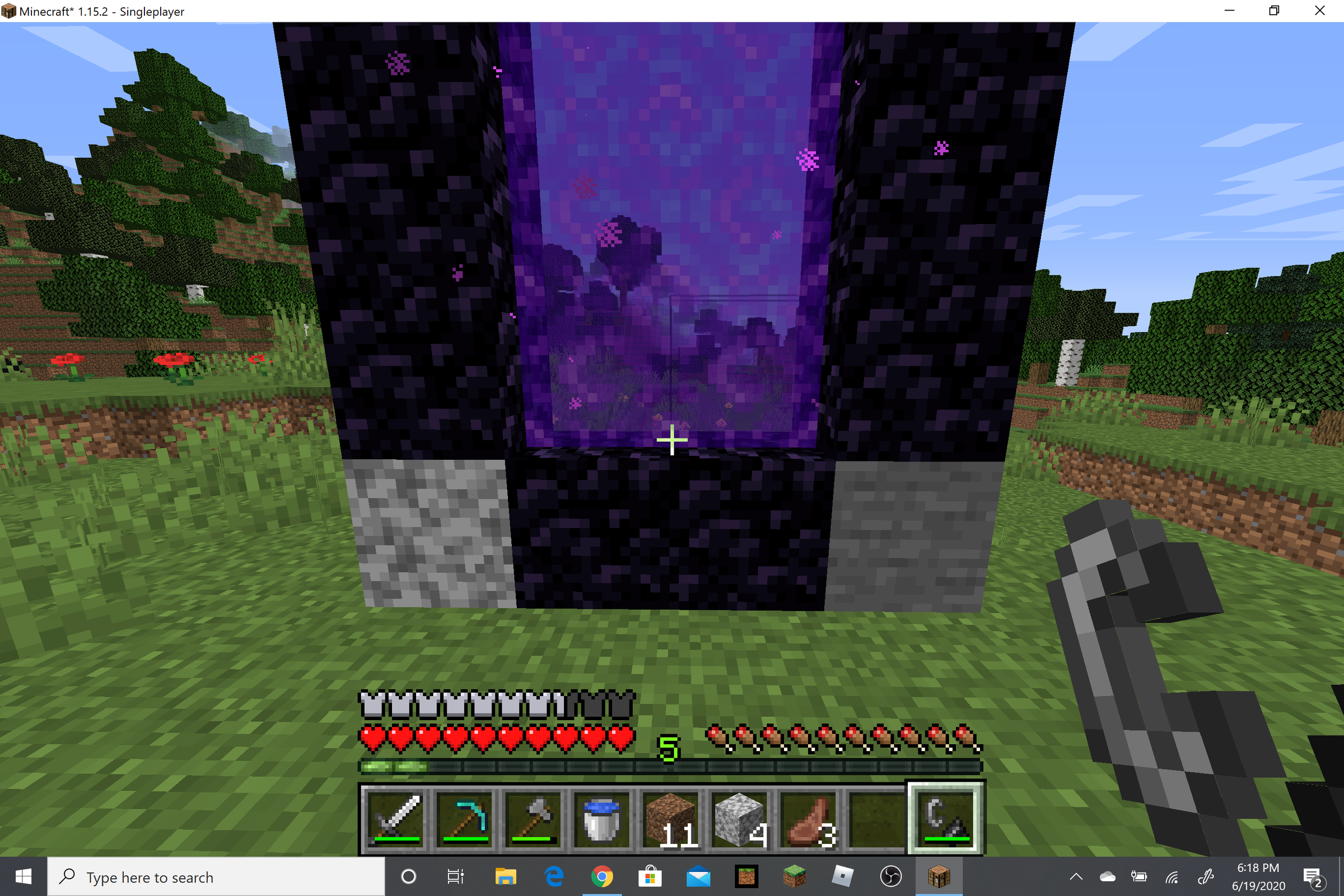This screenshot has height=896, width=1344.
Task: Select the water bucket item
Action: 603,817
